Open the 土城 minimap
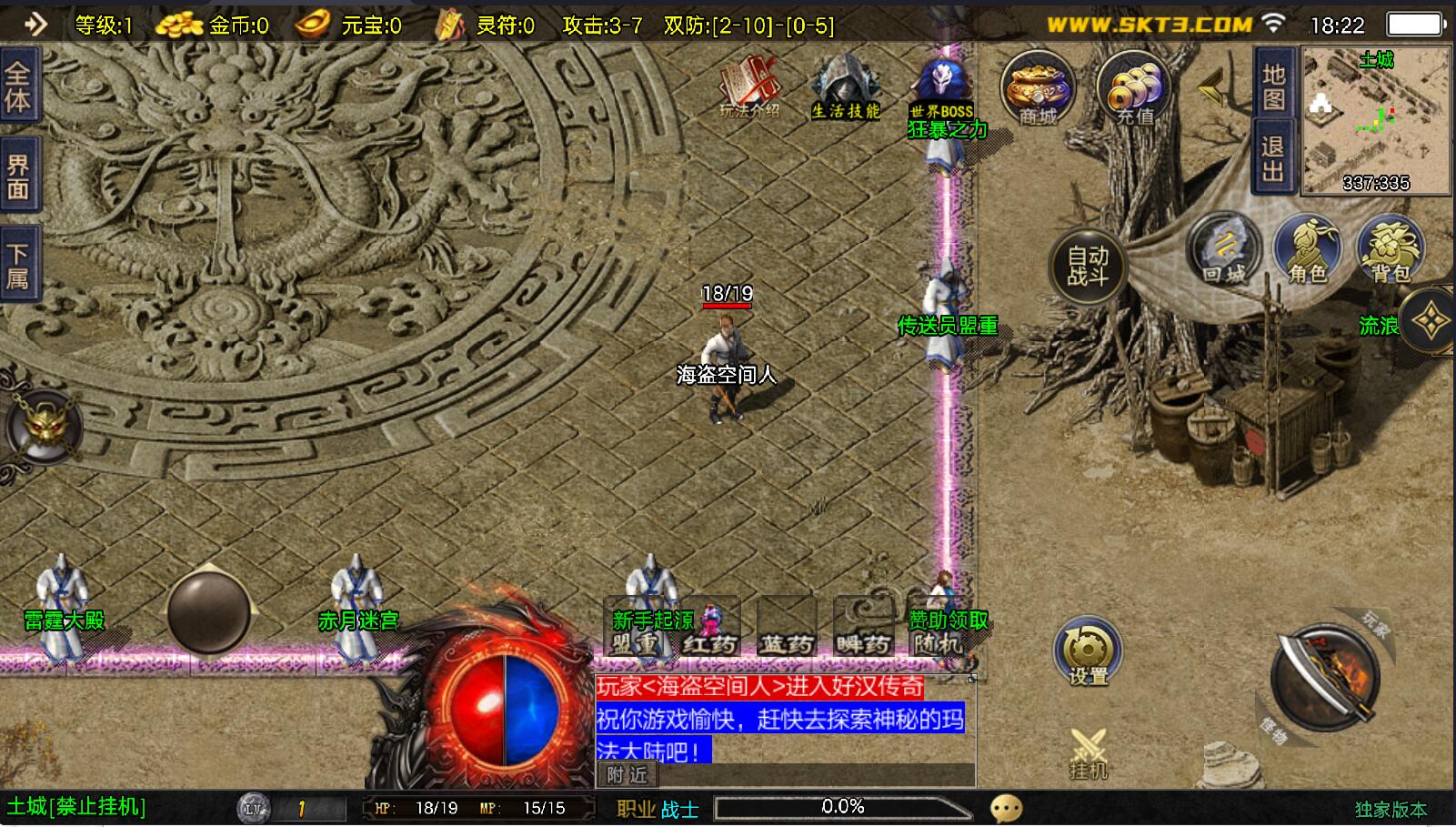1456x827 pixels. [x=1376, y=120]
